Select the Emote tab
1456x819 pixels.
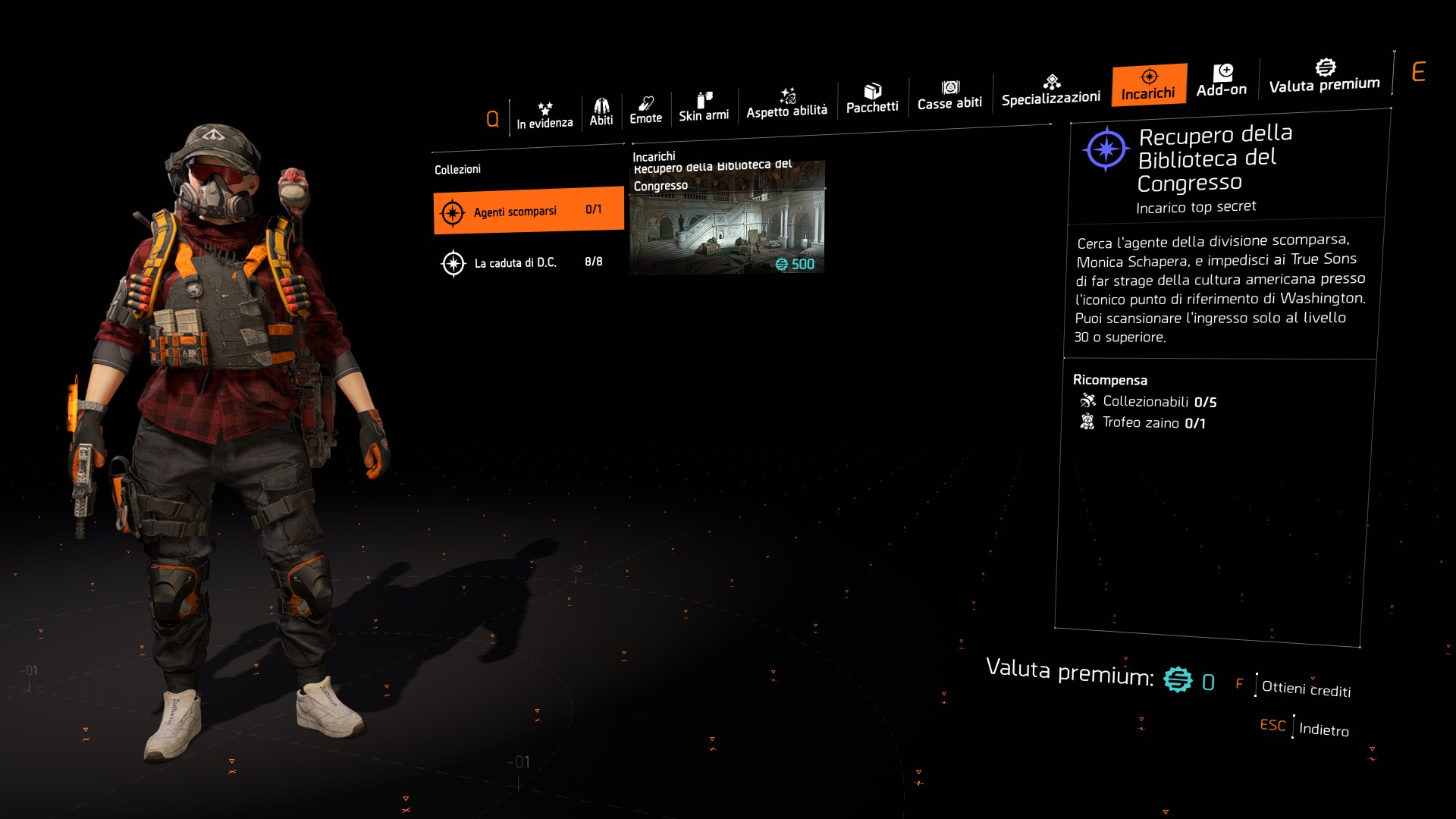(x=645, y=111)
